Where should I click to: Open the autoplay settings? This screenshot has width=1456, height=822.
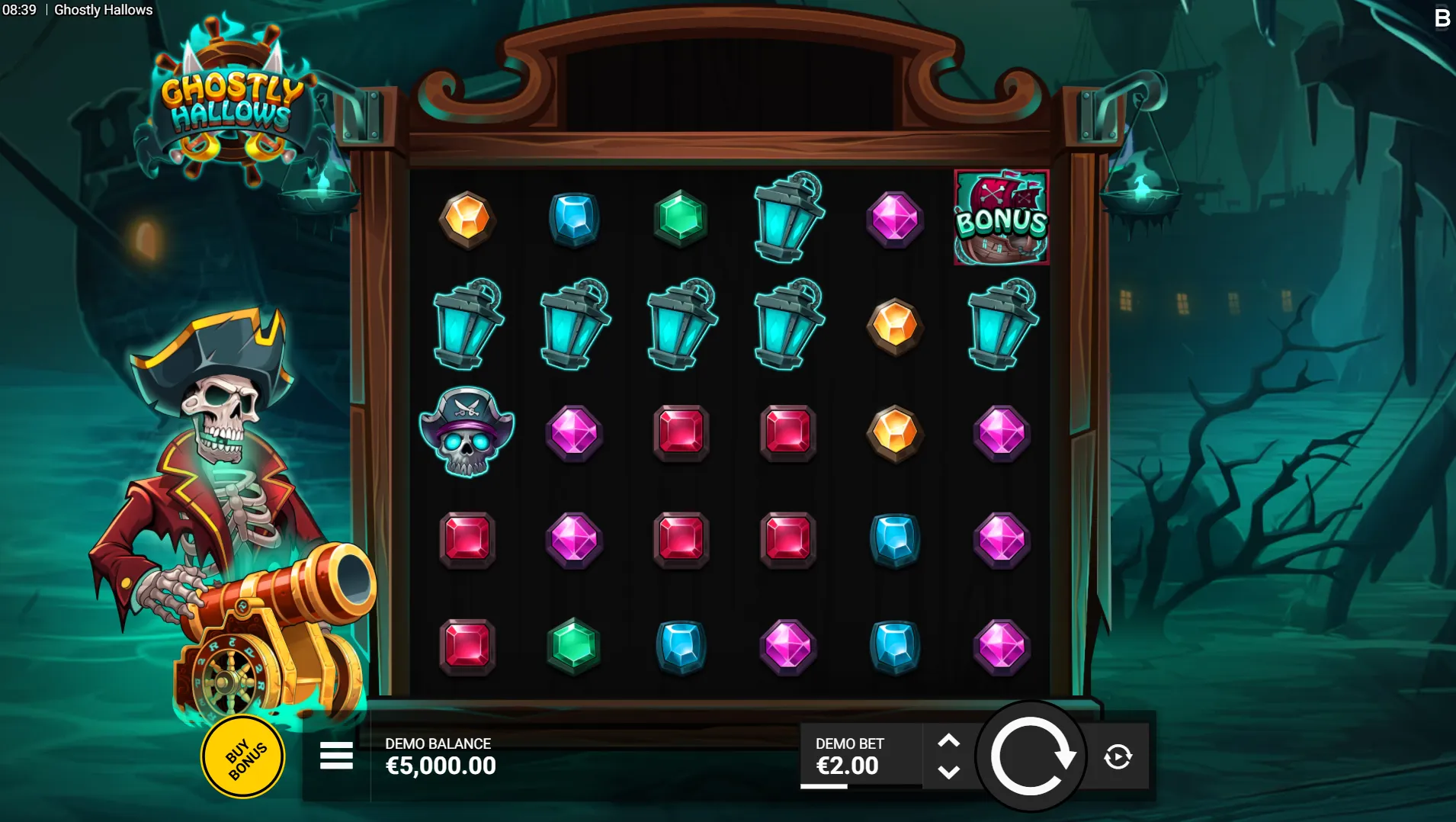[1118, 756]
